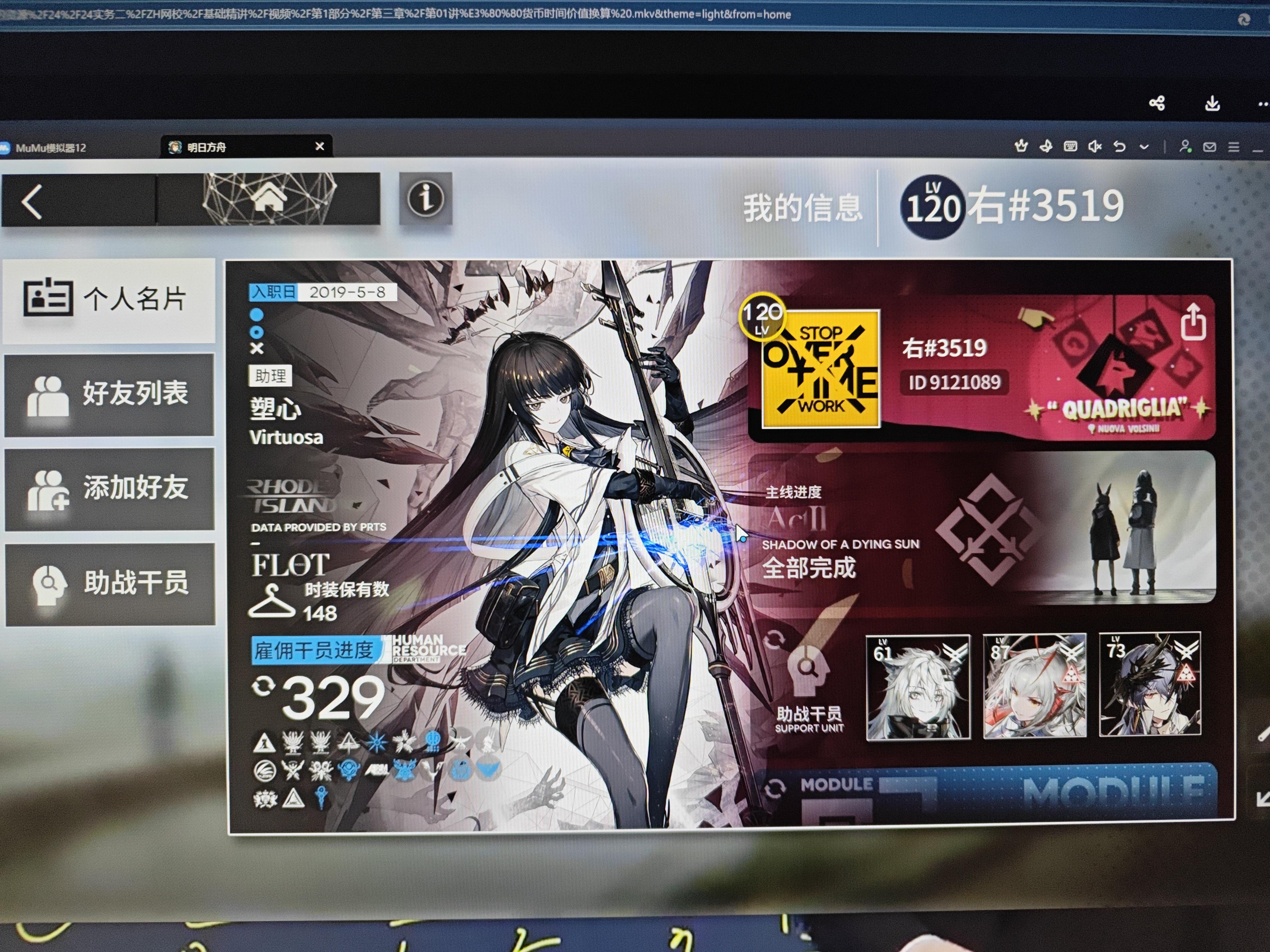Open the 好友列表 friend list
Viewport: 1270px width, 952px height.
point(109,396)
